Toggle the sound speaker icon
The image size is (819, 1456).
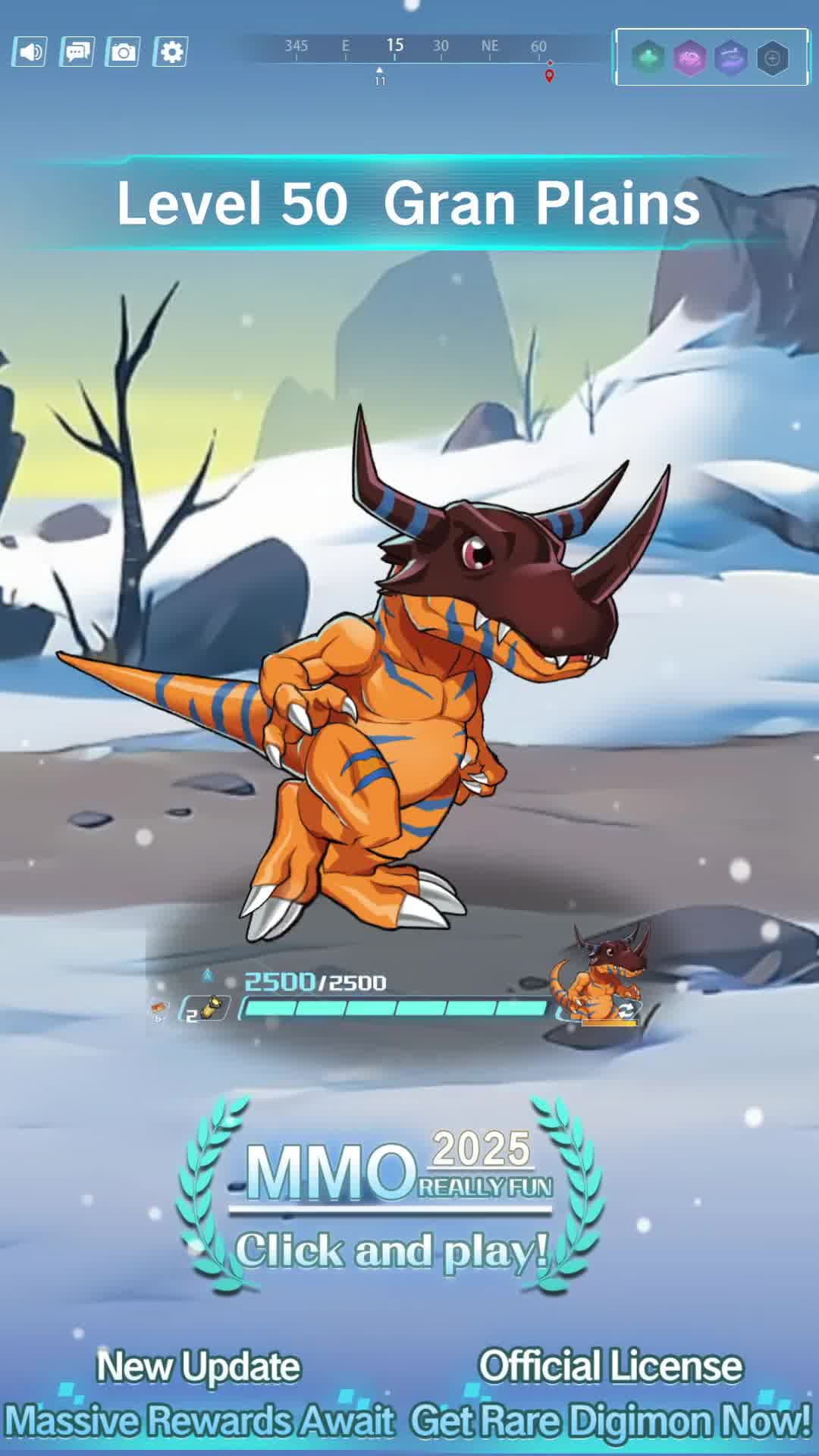pyautogui.click(x=30, y=52)
